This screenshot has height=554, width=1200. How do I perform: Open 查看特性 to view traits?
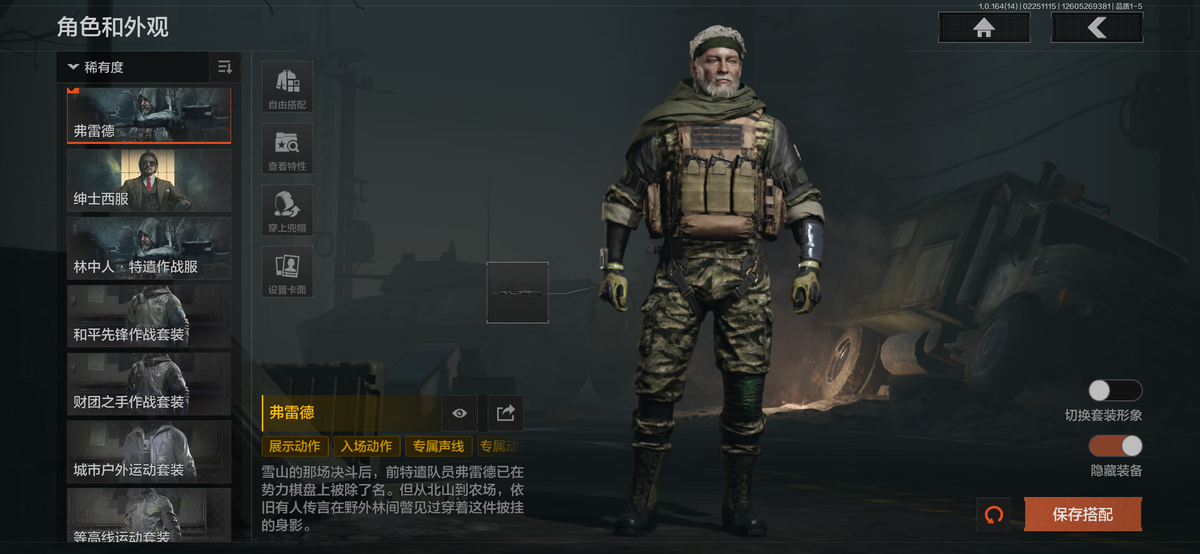(x=287, y=149)
